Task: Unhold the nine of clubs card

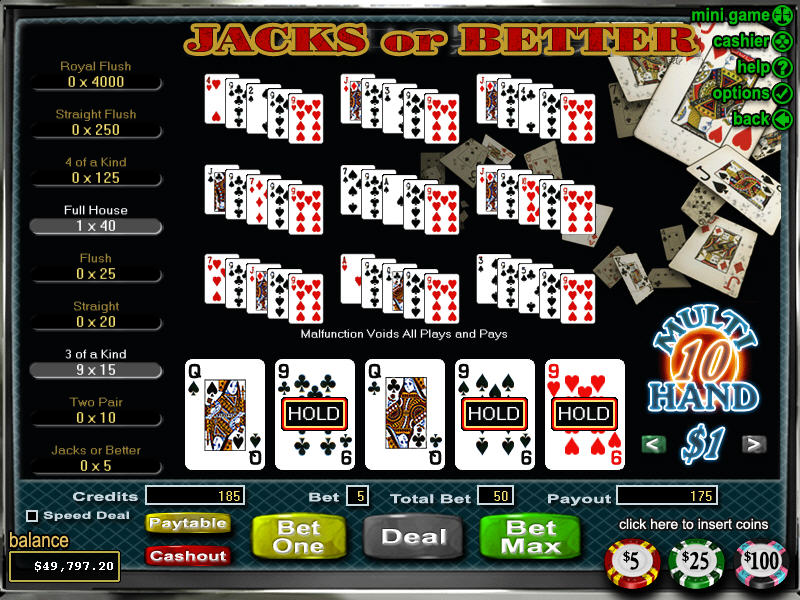Action: tap(315, 413)
